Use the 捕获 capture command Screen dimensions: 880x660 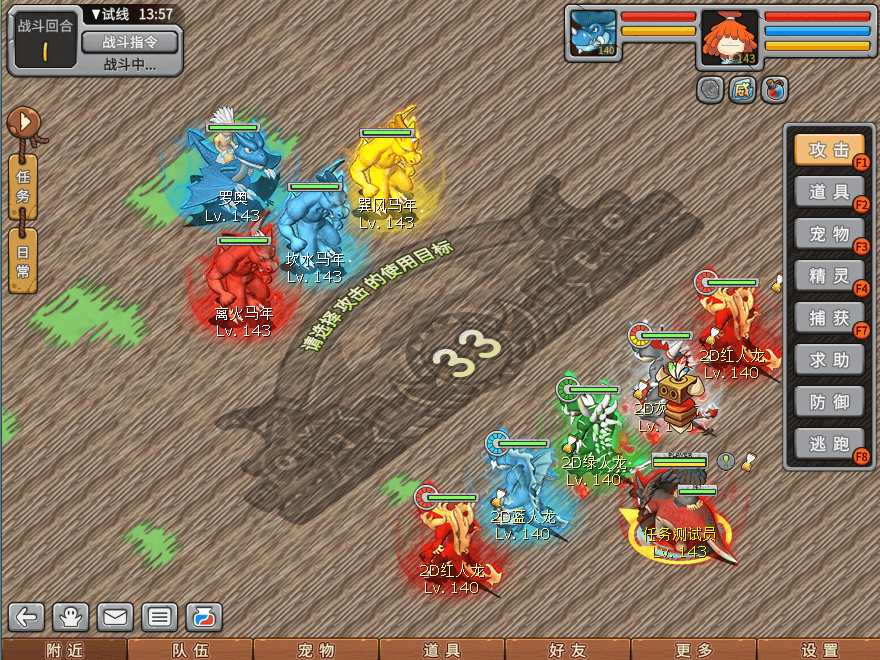829,318
